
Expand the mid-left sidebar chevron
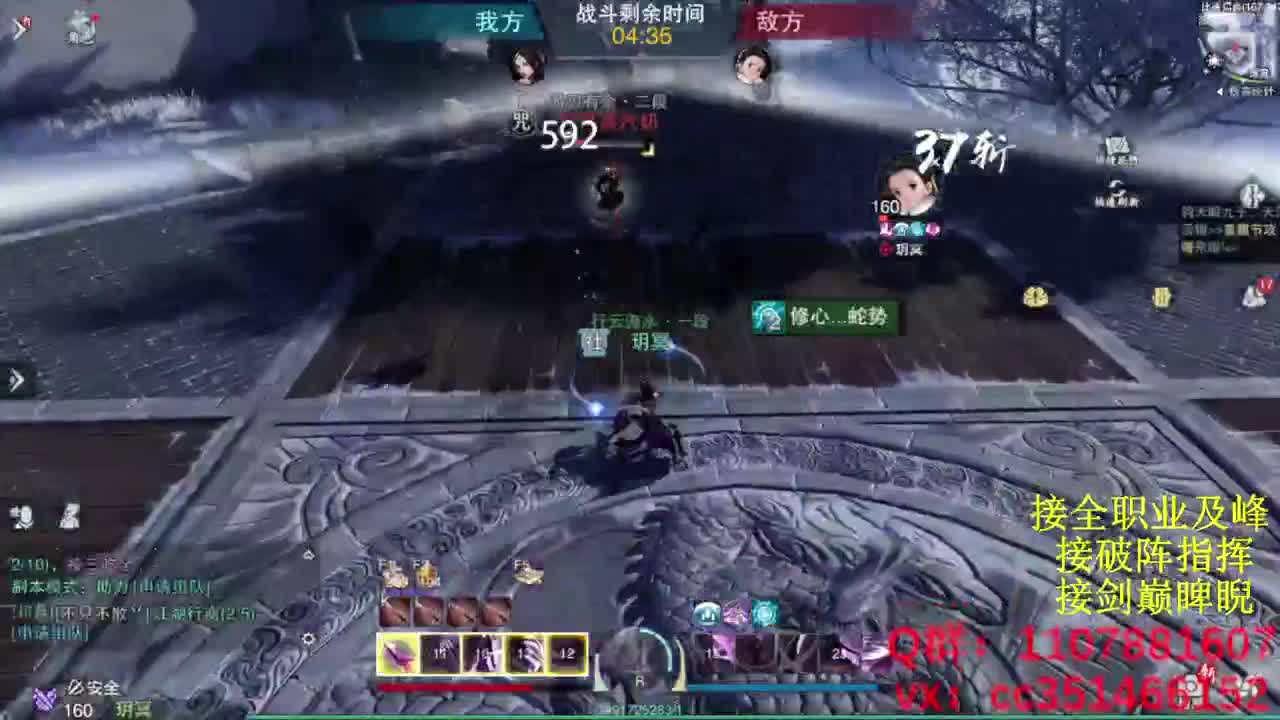point(14,381)
